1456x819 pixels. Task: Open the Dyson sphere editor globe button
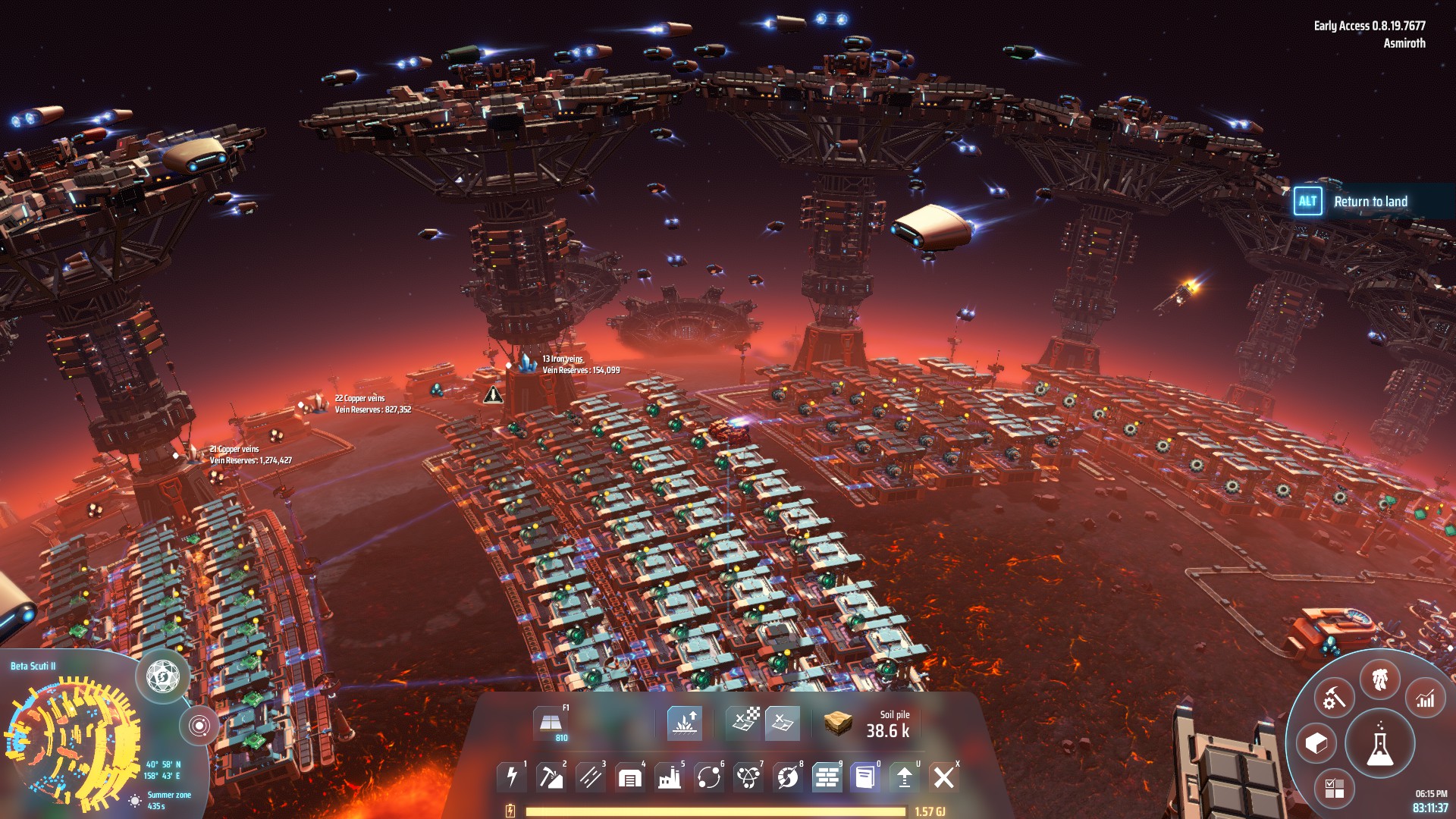pos(162,675)
